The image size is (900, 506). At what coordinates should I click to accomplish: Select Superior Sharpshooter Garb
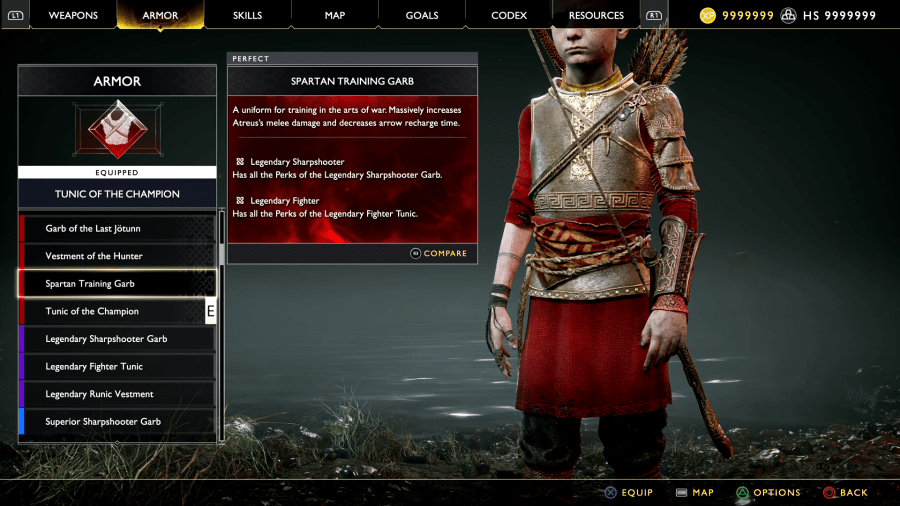[117, 422]
